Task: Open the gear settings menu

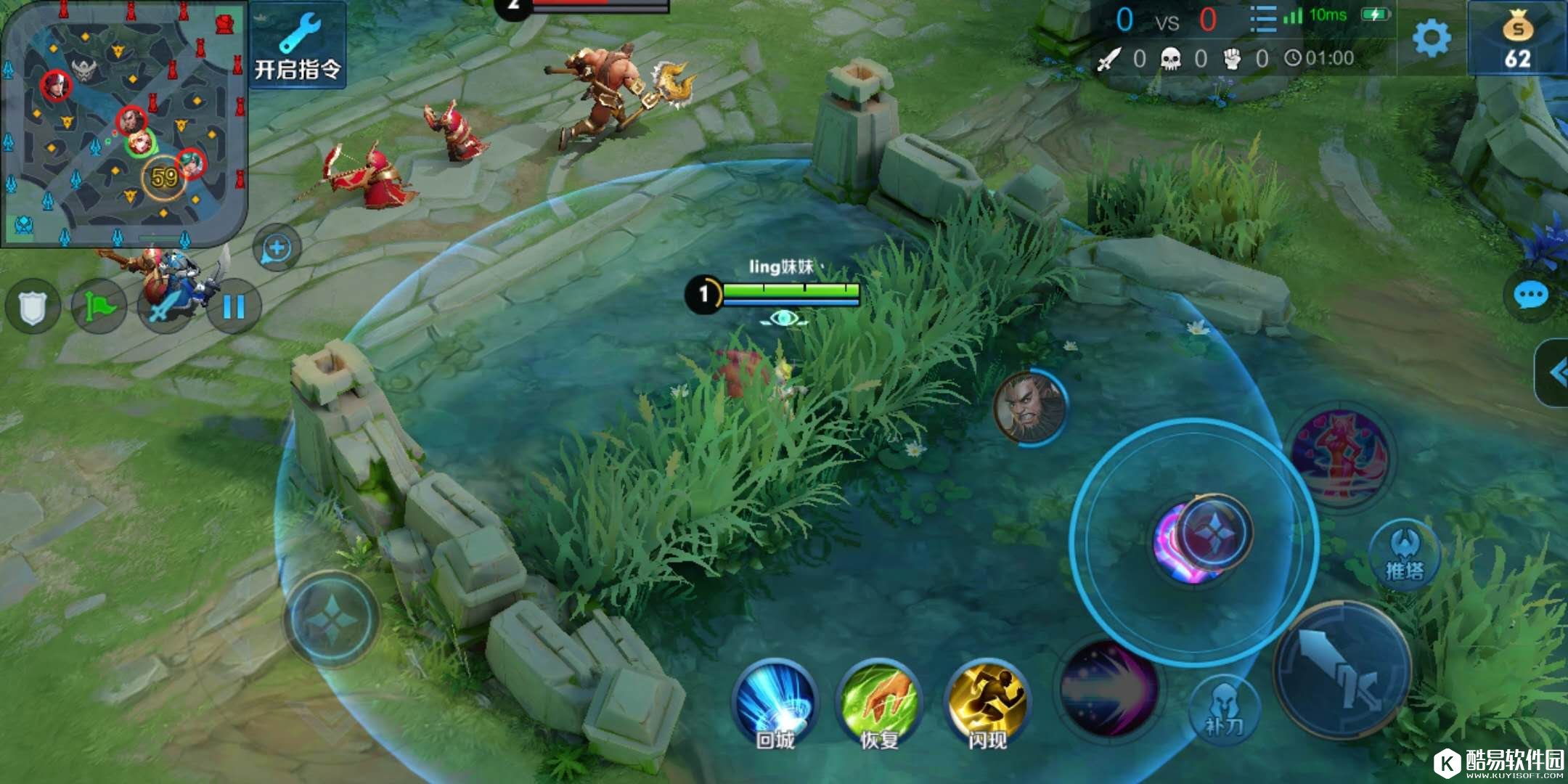Action: pos(1432,38)
